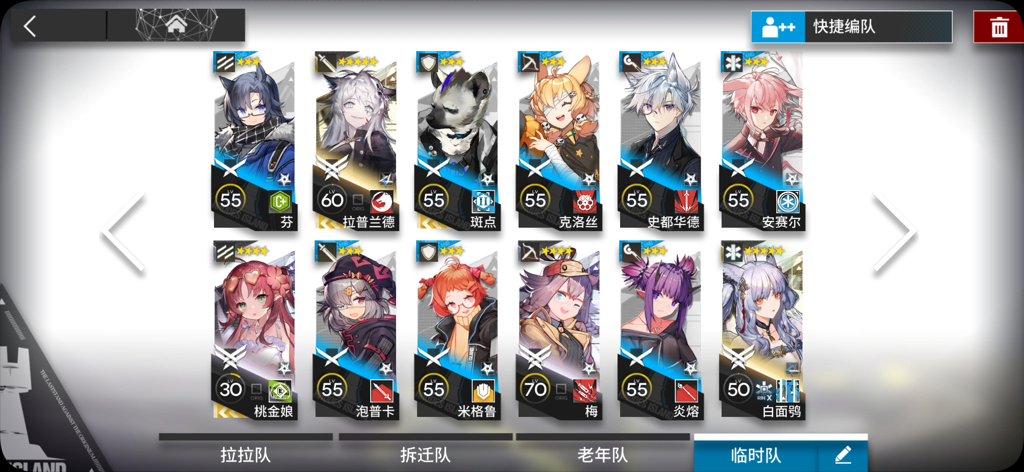Viewport: 1024px width, 472px height.
Task: Switch to the 拆迁队 squad tab
Action: click(x=425, y=455)
